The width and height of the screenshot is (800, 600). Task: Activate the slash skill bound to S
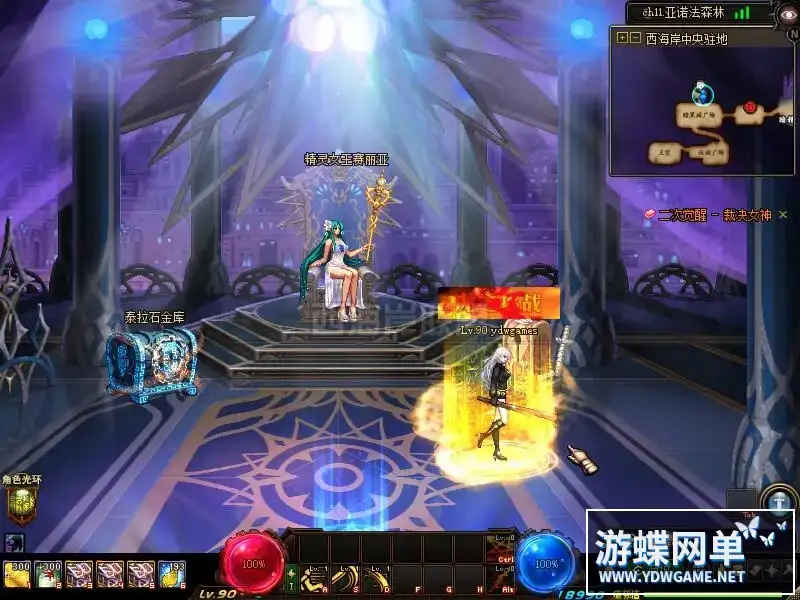(x=347, y=578)
